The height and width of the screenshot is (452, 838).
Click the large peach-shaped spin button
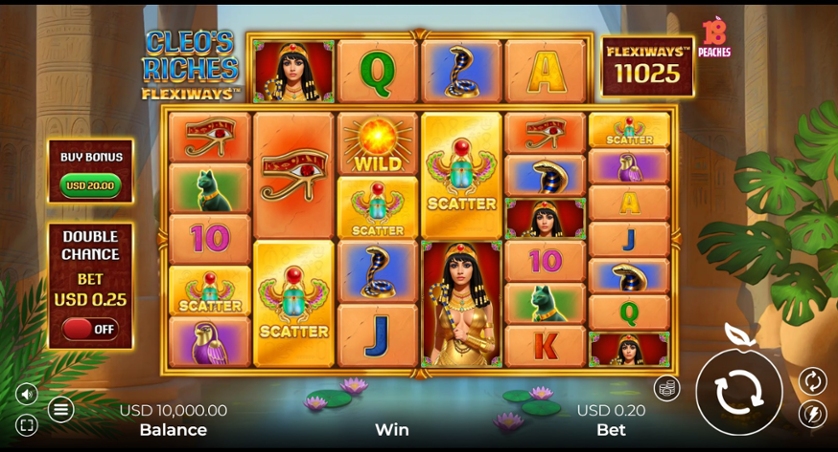[x=738, y=391]
